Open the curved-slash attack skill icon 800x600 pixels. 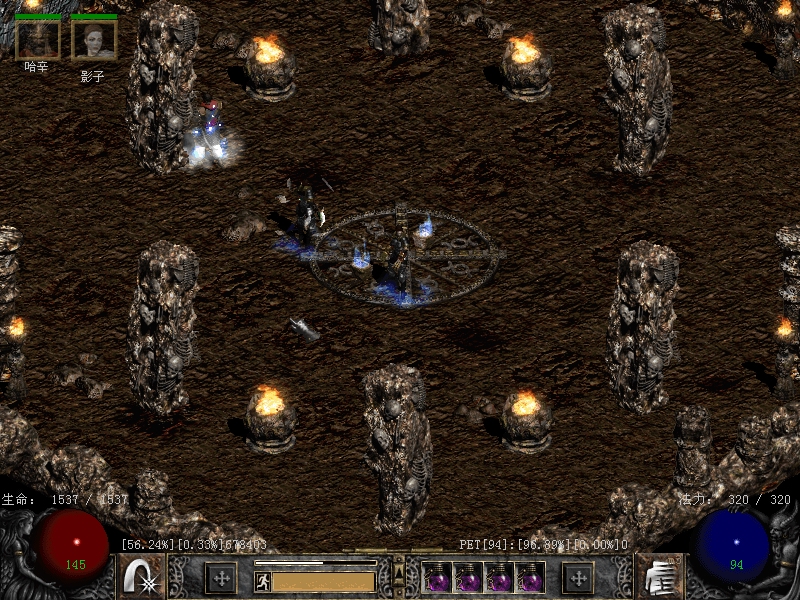tap(141, 577)
